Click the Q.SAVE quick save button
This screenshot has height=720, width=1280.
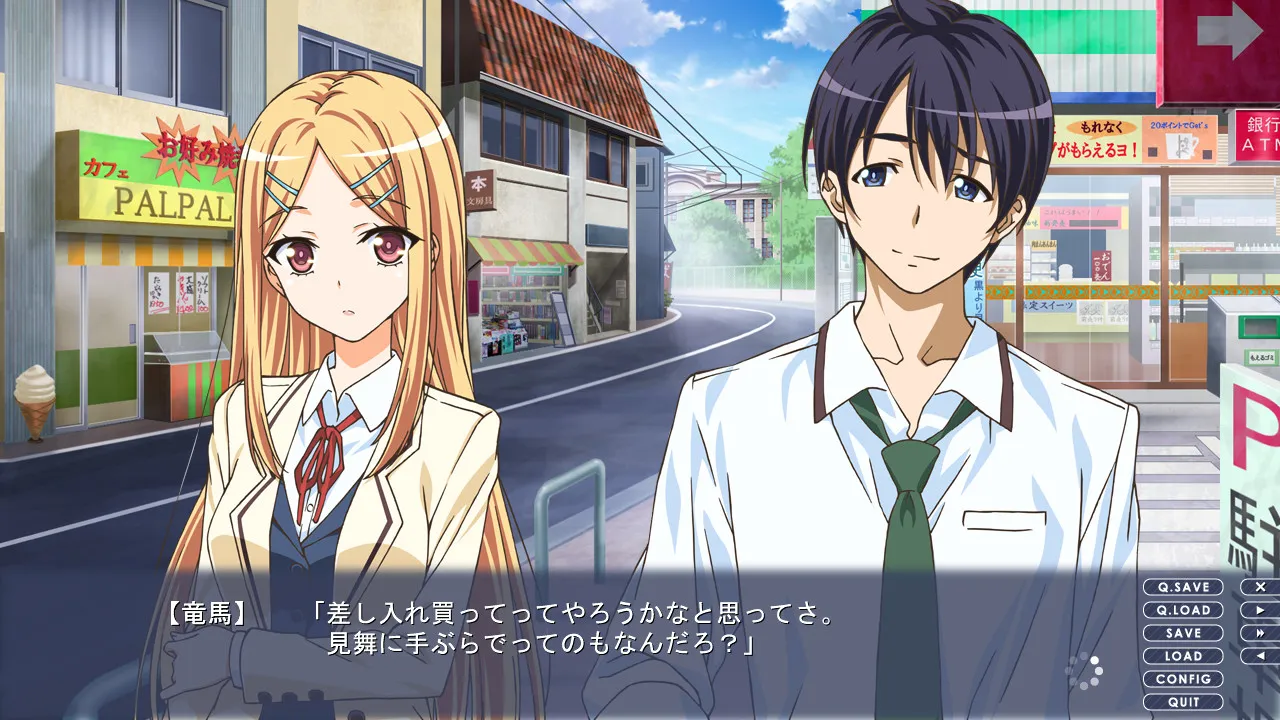1183,587
